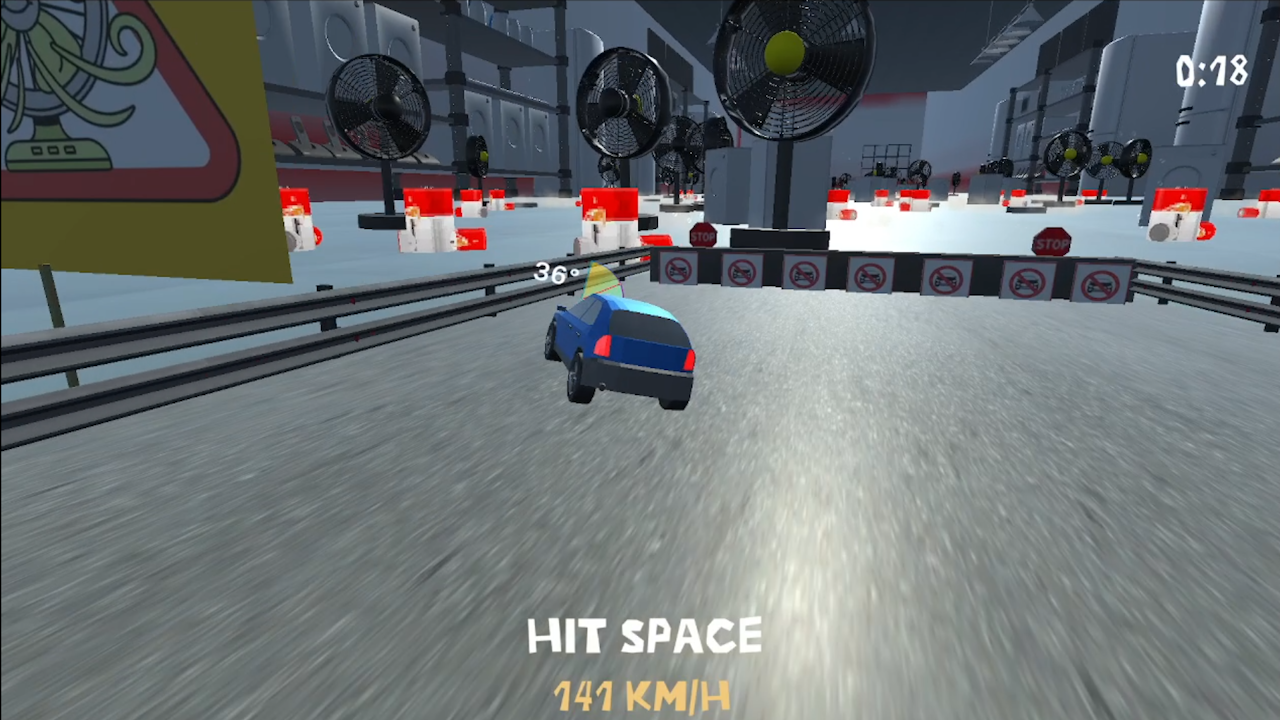Click the STOP sign on the right side
The width and height of the screenshot is (1280, 720).
1052,243
